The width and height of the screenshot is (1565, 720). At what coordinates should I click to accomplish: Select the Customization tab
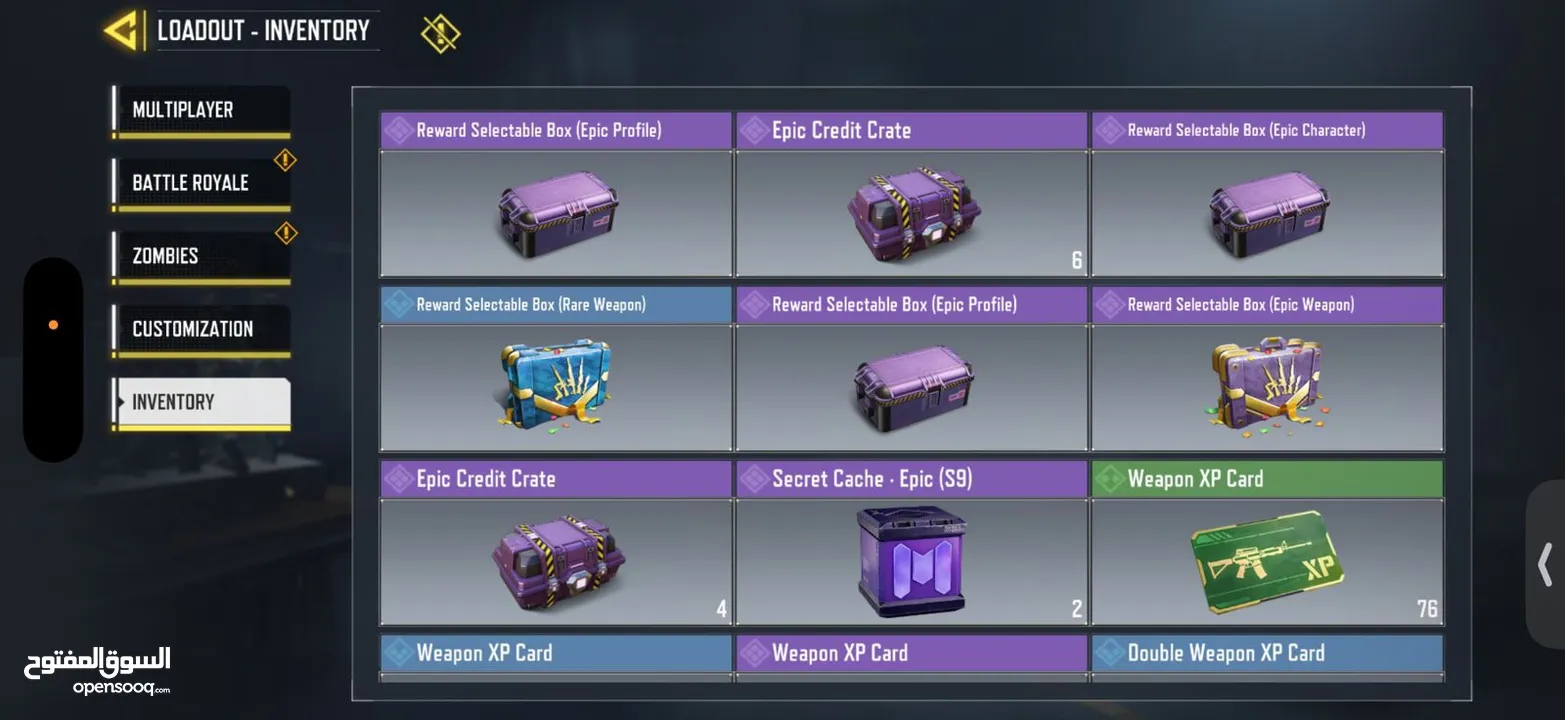tap(198, 327)
